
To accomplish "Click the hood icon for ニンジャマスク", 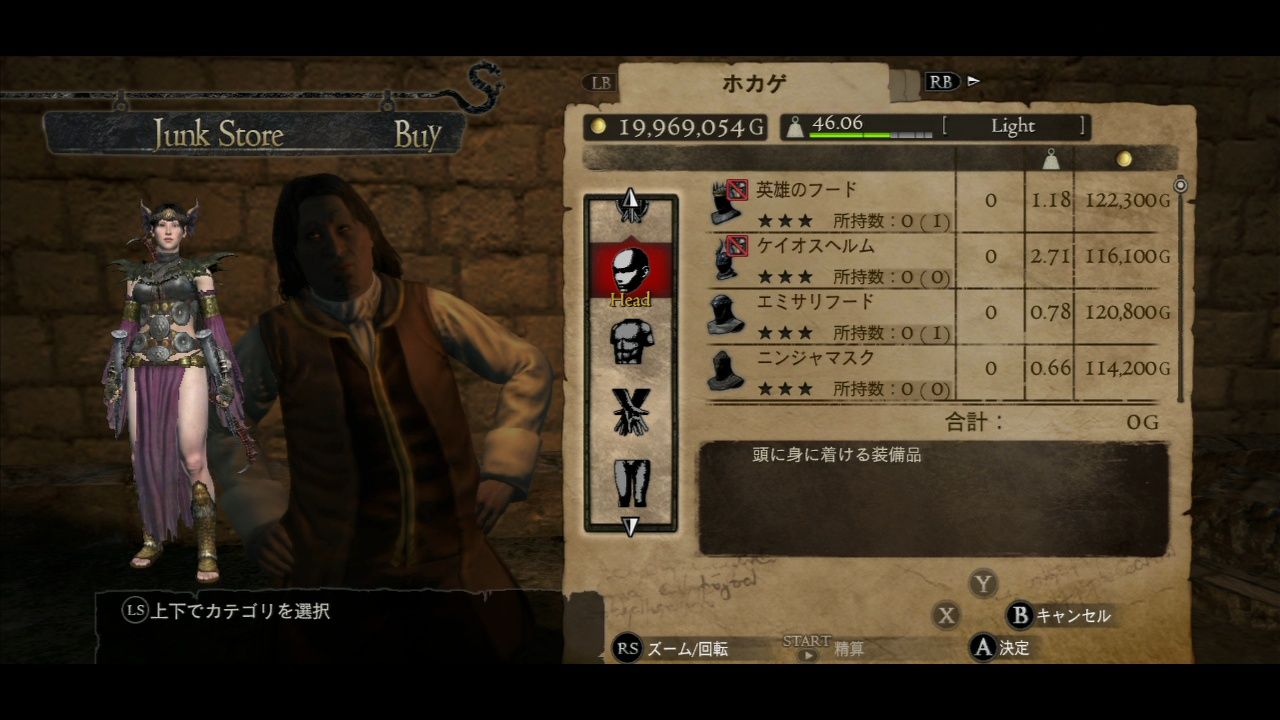I will 722,370.
